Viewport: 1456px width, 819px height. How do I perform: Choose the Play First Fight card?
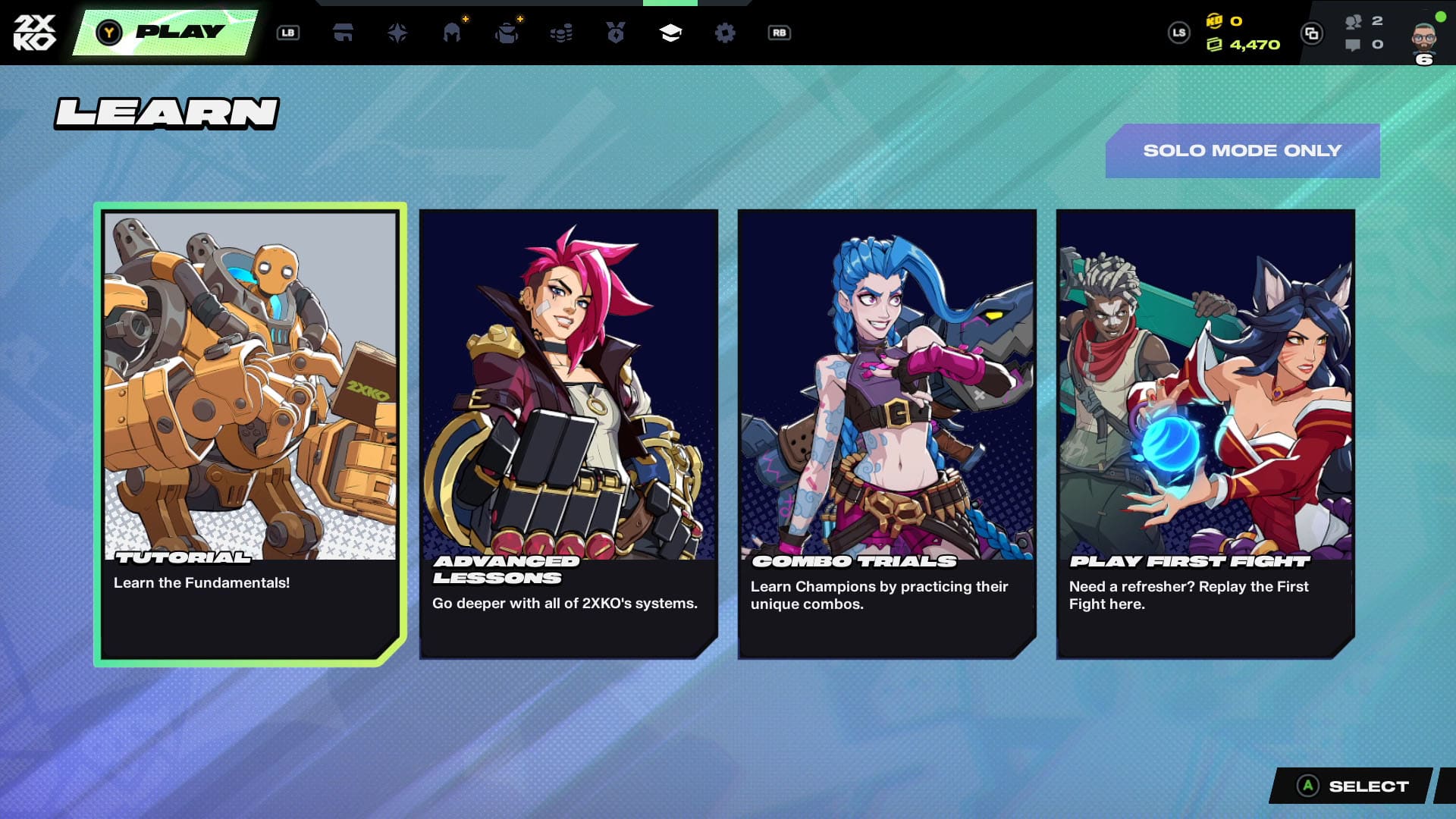pyautogui.click(x=1206, y=434)
